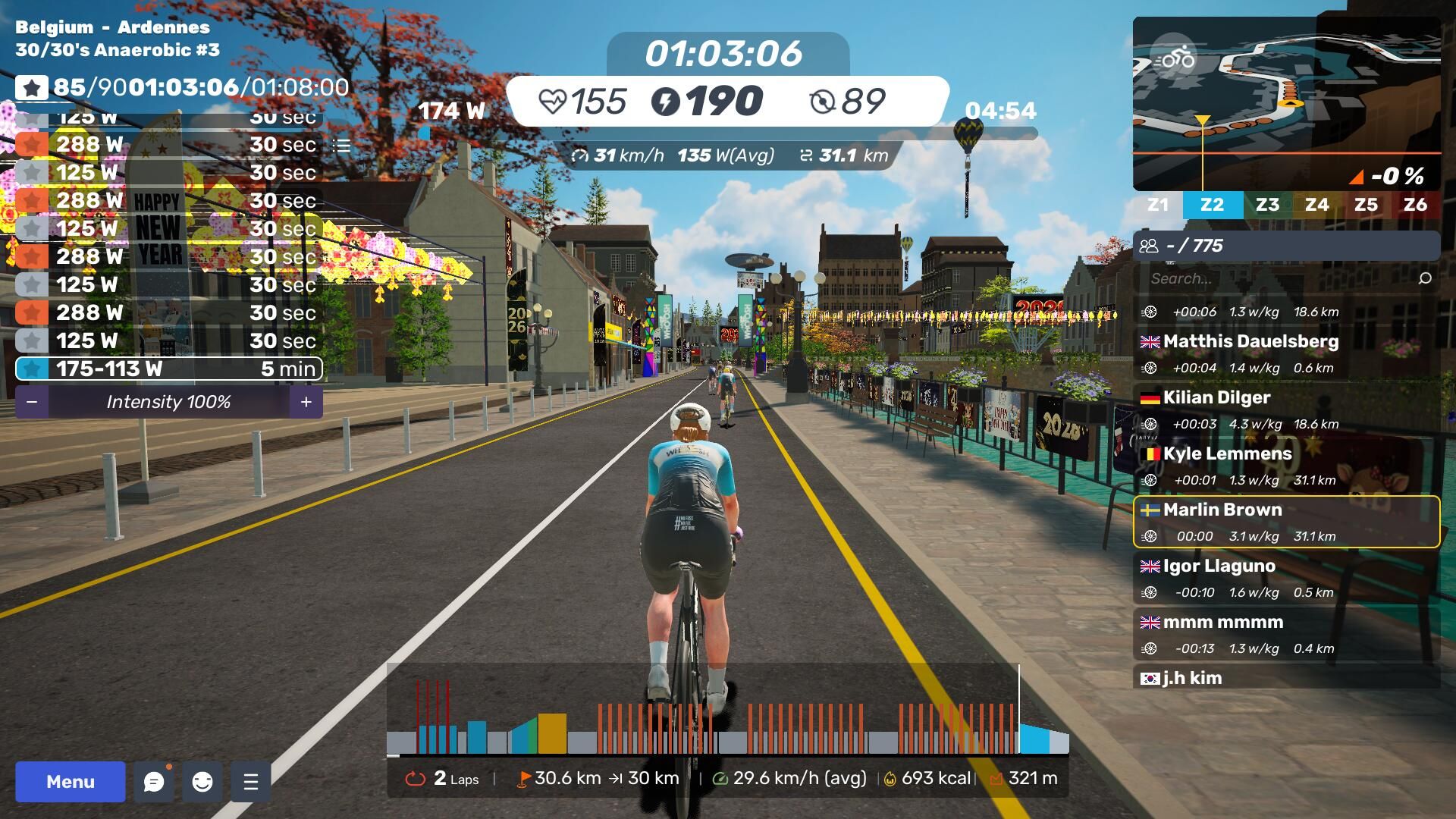1456x819 pixels.
Task: Select the Z2 zone tab
Action: click(1212, 205)
